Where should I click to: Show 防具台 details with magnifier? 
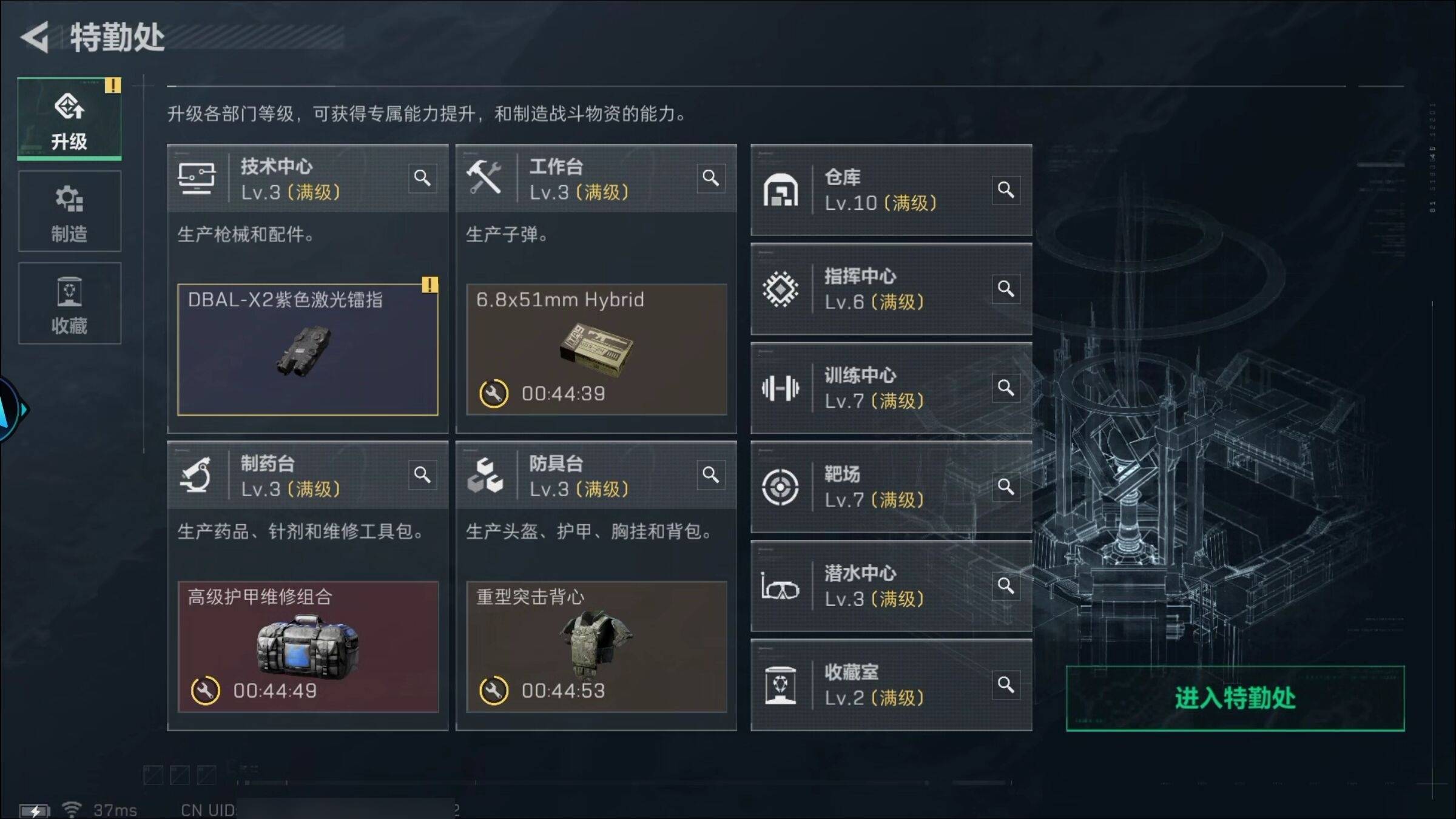[x=710, y=475]
